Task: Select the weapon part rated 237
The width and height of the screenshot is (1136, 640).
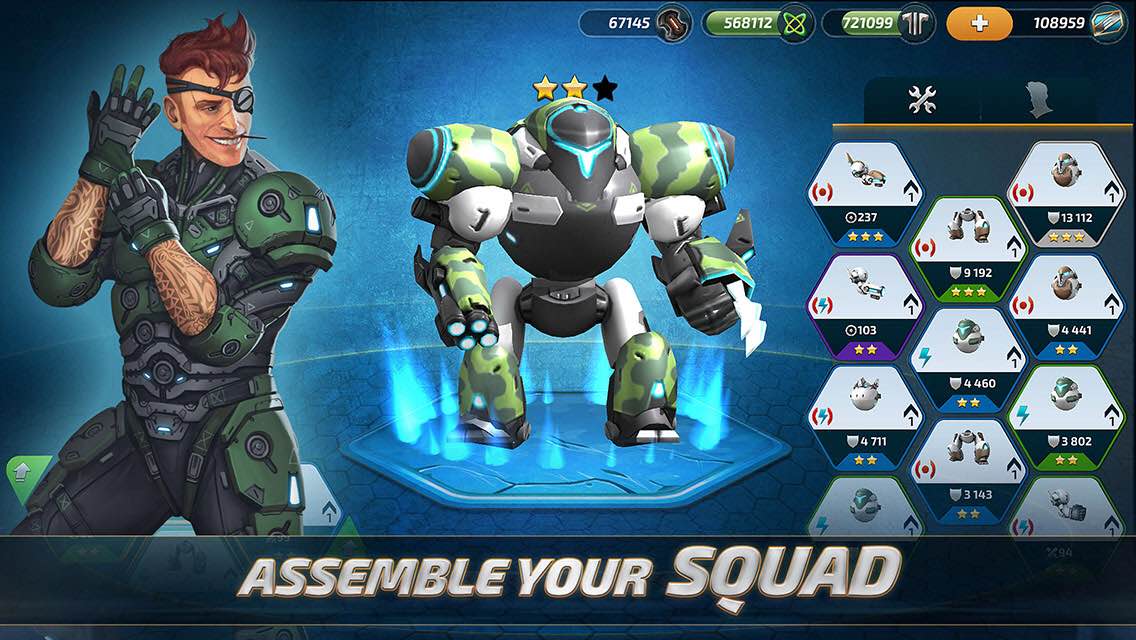Action: [x=864, y=192]
